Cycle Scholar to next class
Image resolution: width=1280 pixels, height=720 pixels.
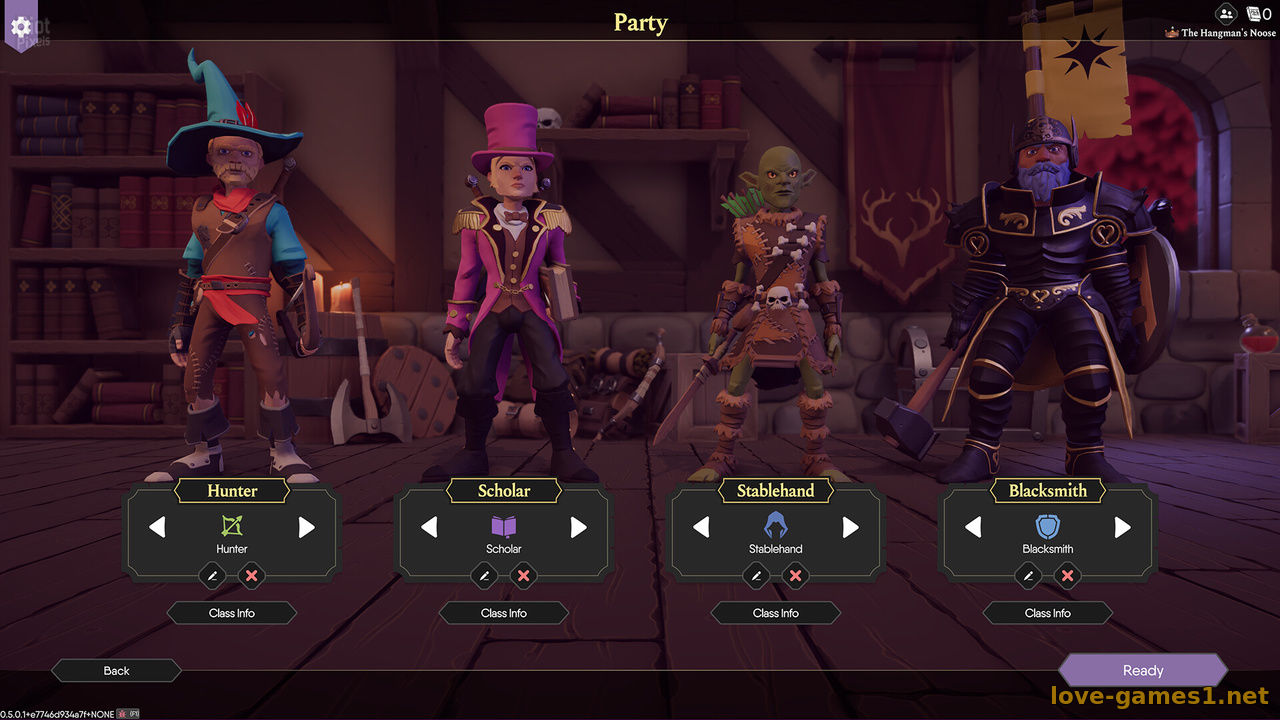(x=579, y=527)
